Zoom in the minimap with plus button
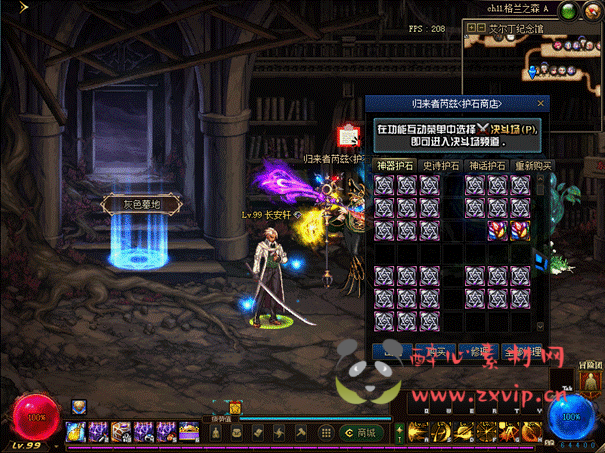This screenshot has height=453, width=605. tap(470, 29)
